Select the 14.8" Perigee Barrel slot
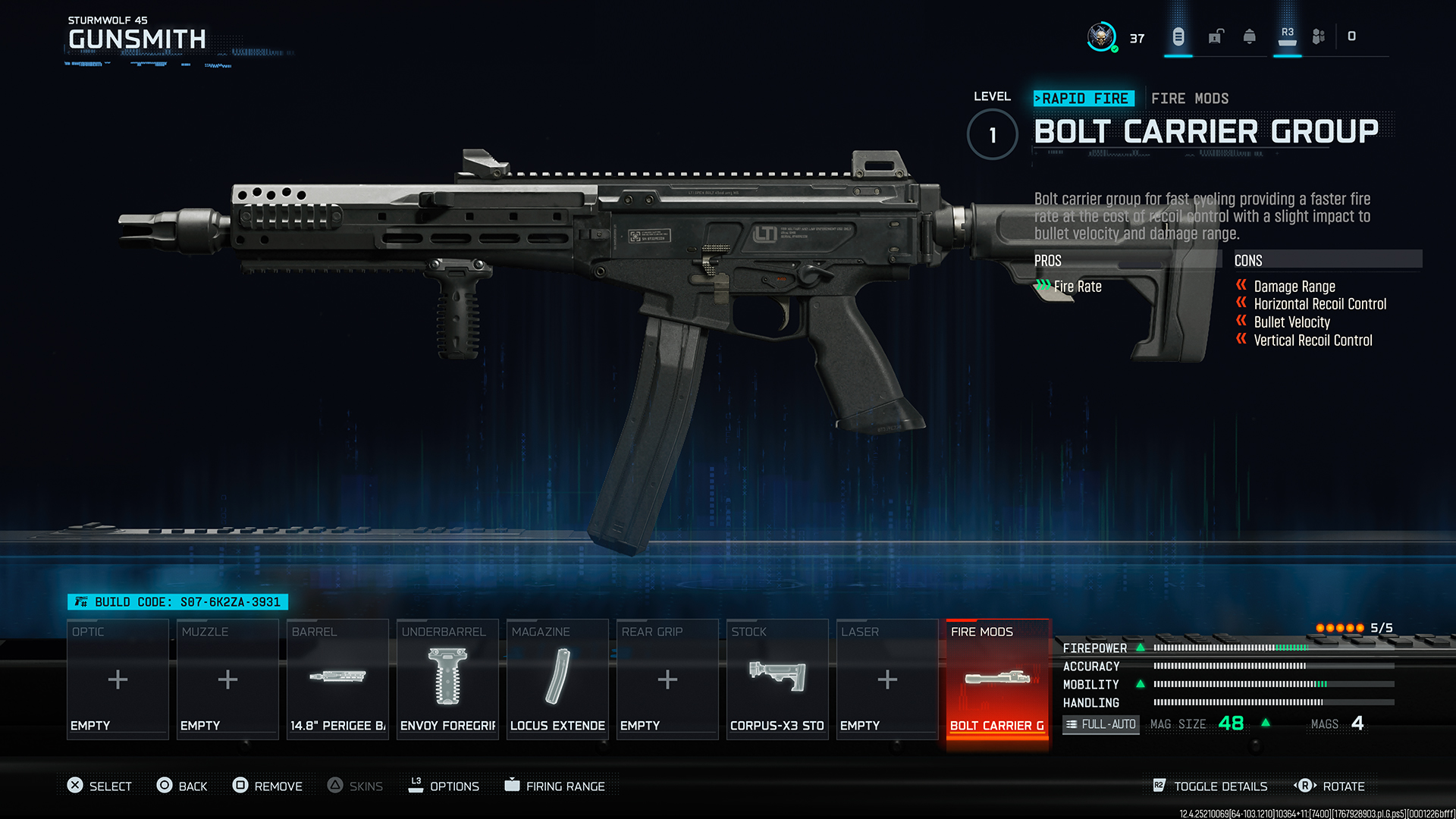Image resolution: width=1456 pixels, height=819 pixels. [x=337, y=679]
